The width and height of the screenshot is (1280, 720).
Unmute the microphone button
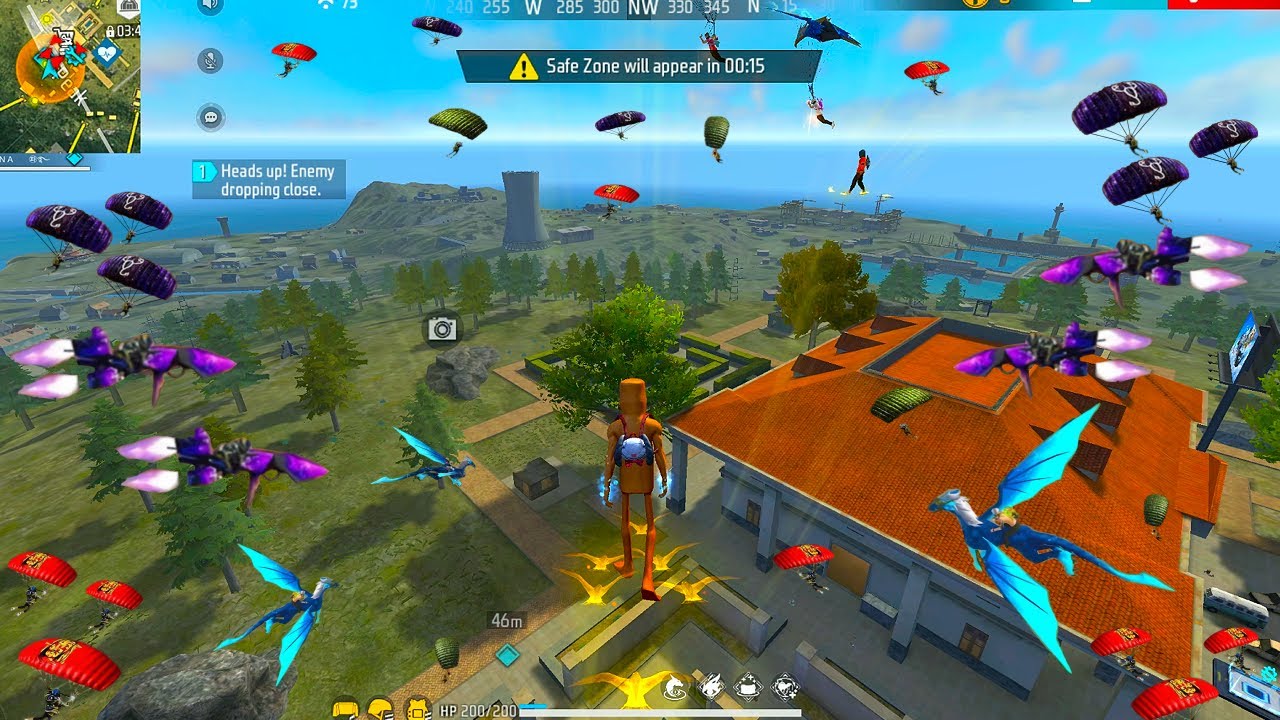click(x=210, y=61)
